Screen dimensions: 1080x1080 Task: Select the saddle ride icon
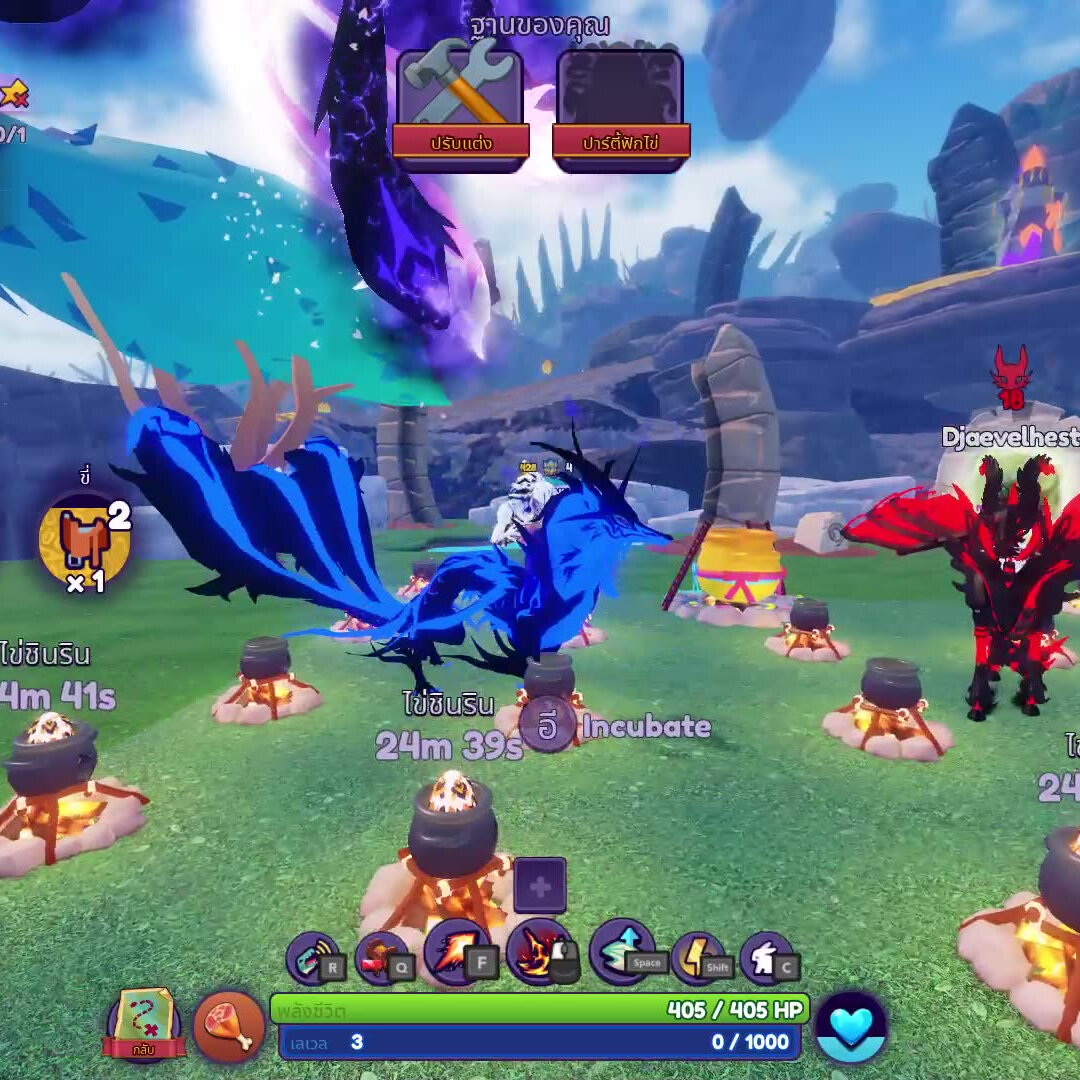point(85,540)
